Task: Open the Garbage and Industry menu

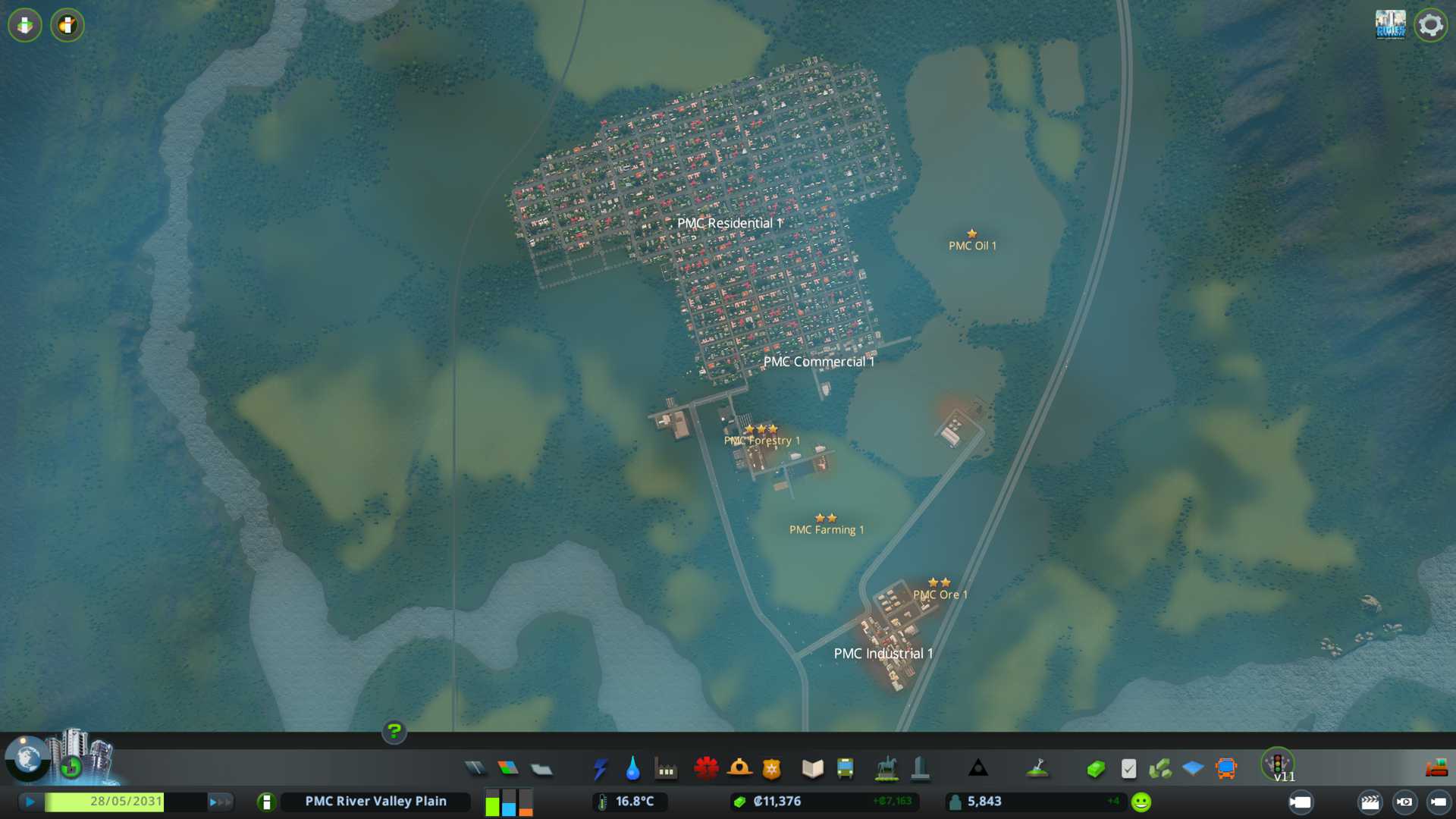Action: [x=666, y=769]
